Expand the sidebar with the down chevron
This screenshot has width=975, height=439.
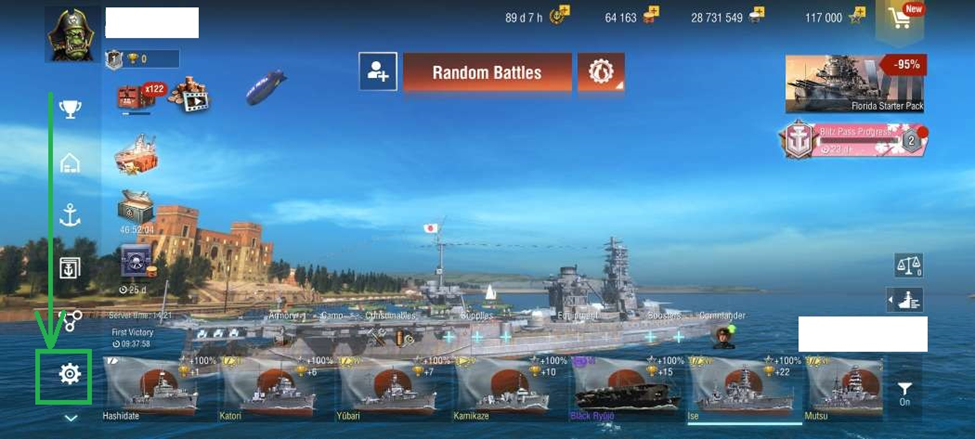click(x=70, y=418)
